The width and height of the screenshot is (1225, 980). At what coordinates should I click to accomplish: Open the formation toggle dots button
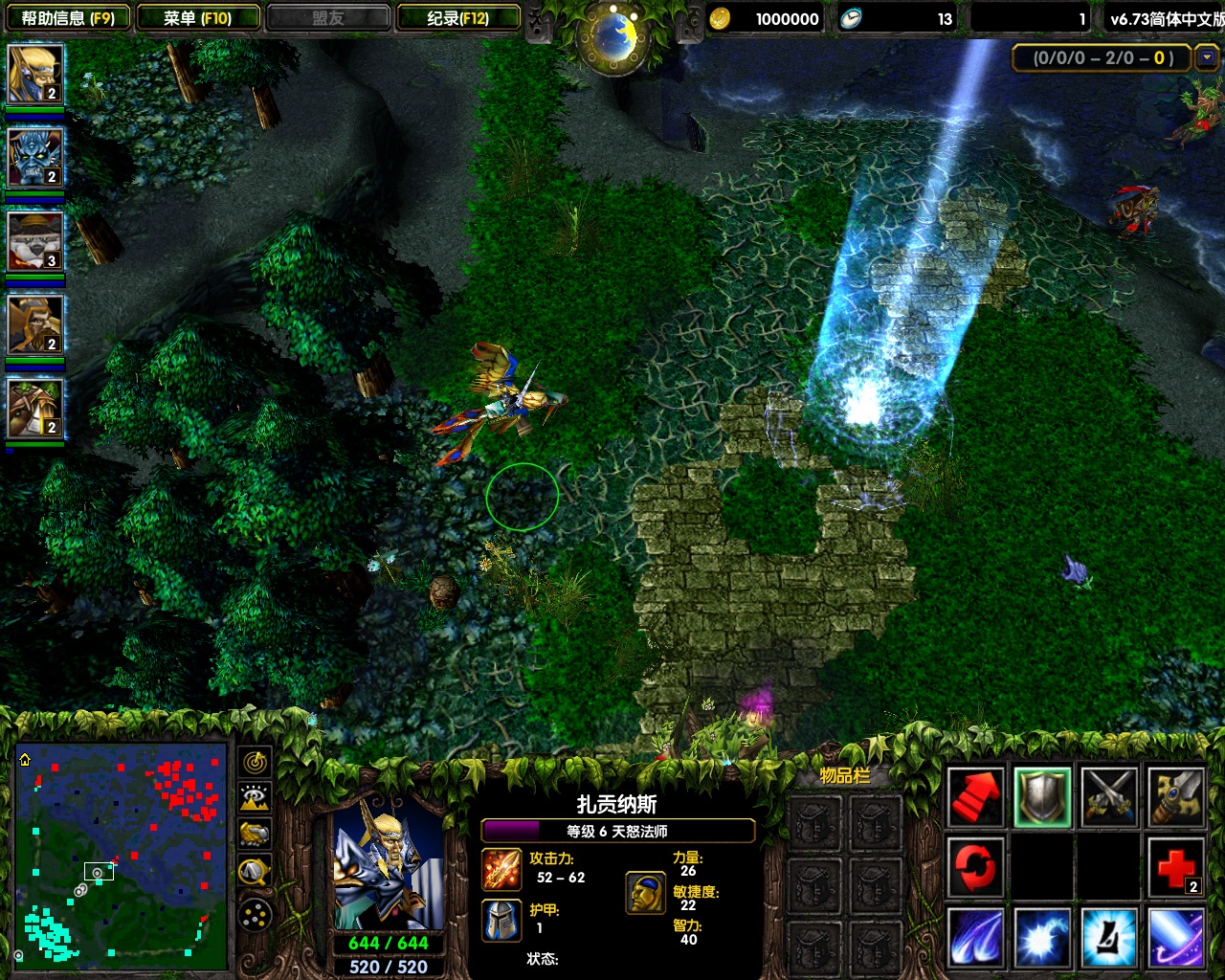pyautogui.click(x=255, y=916)
